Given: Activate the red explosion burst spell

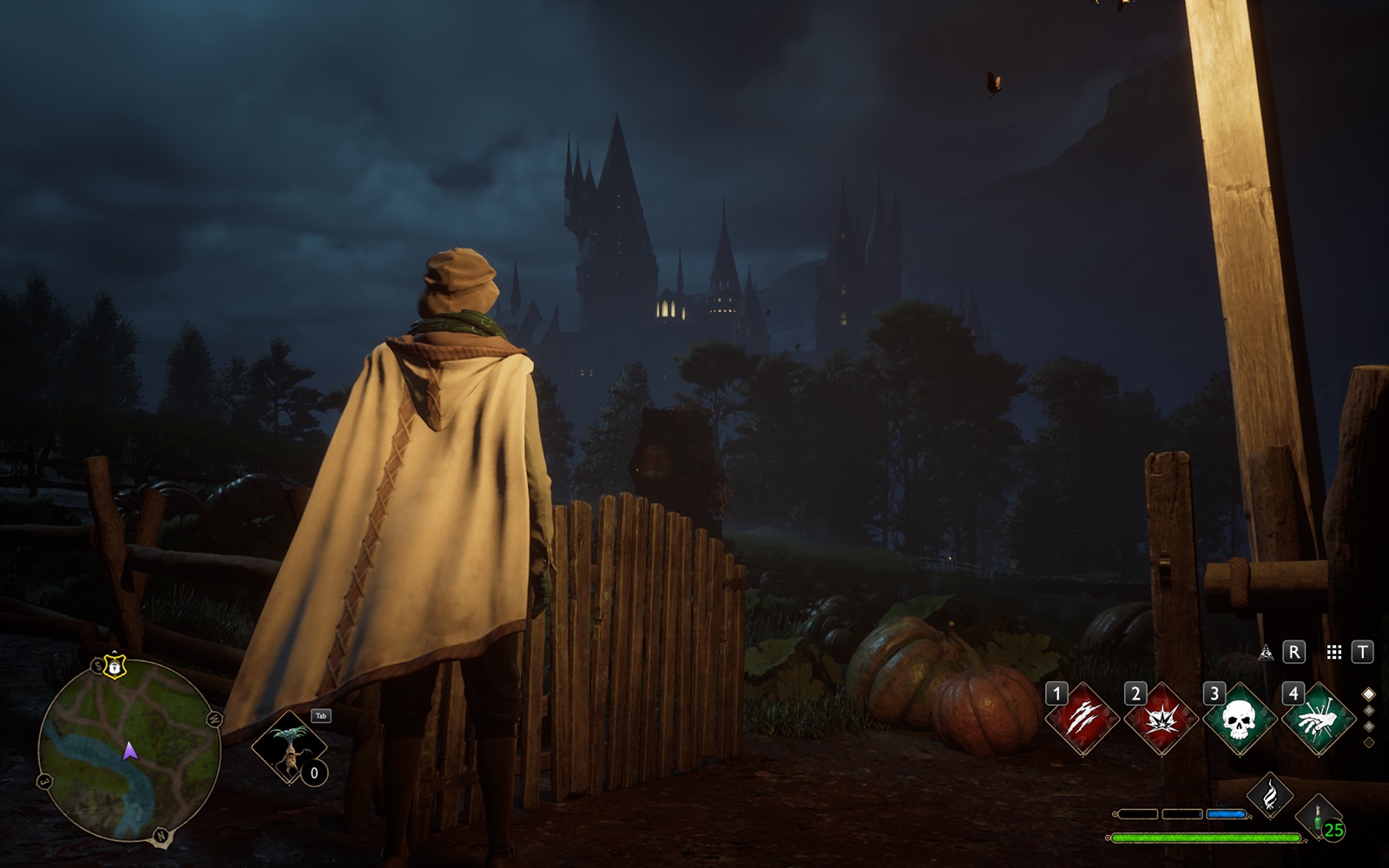Looking at the screenshot, I should click(x=1160, y=719).
